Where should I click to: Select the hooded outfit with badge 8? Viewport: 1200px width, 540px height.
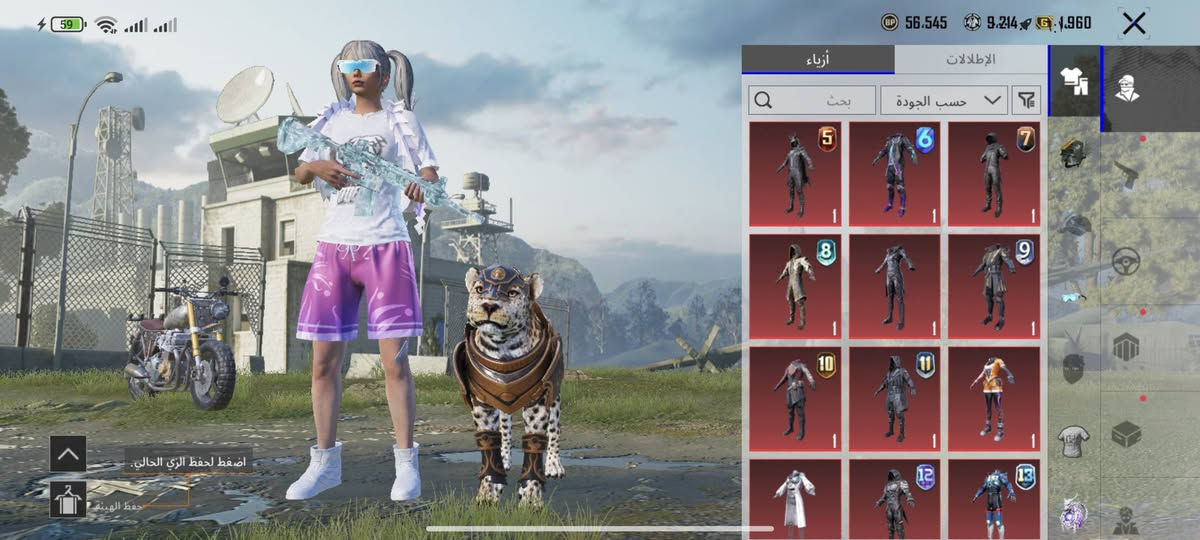795,286
